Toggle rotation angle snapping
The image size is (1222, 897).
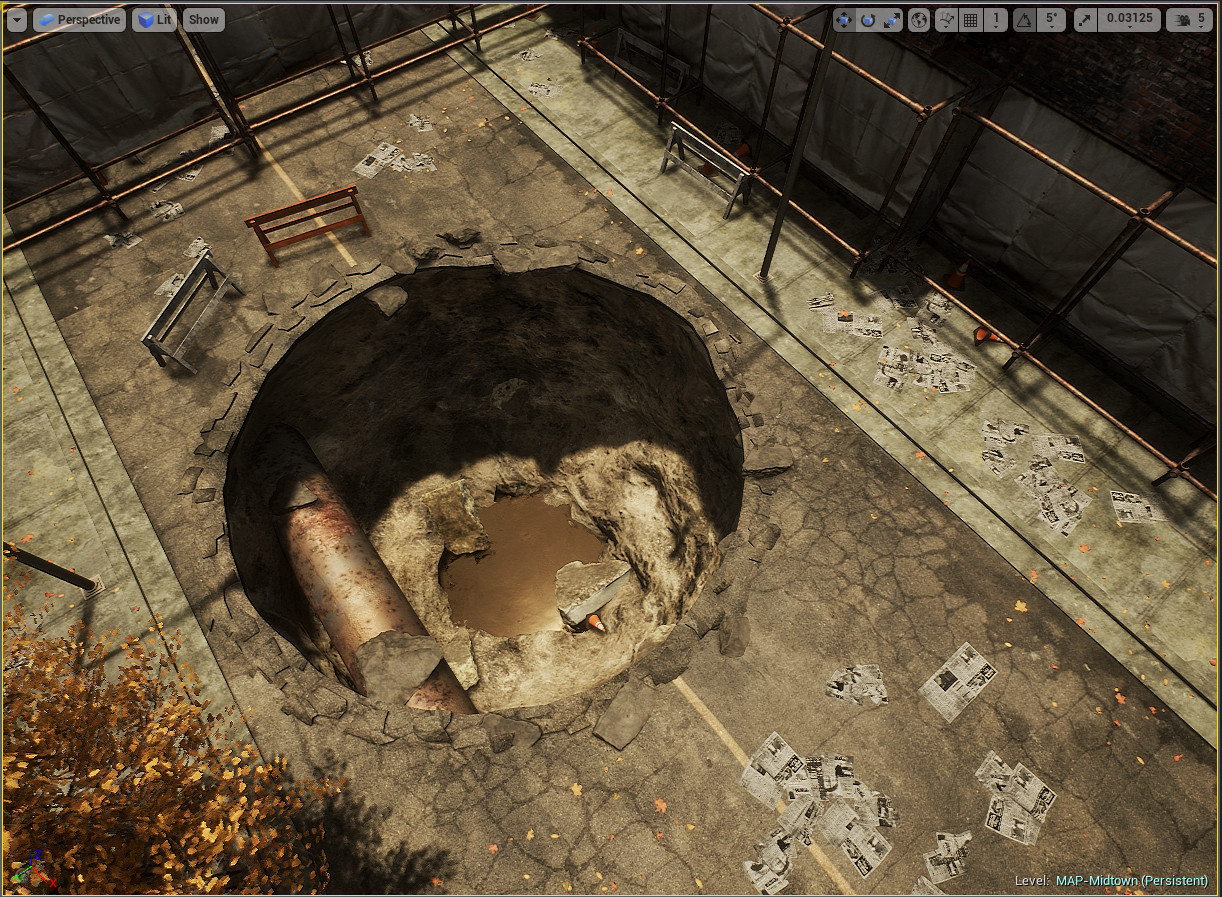(x=1025, y=20)
